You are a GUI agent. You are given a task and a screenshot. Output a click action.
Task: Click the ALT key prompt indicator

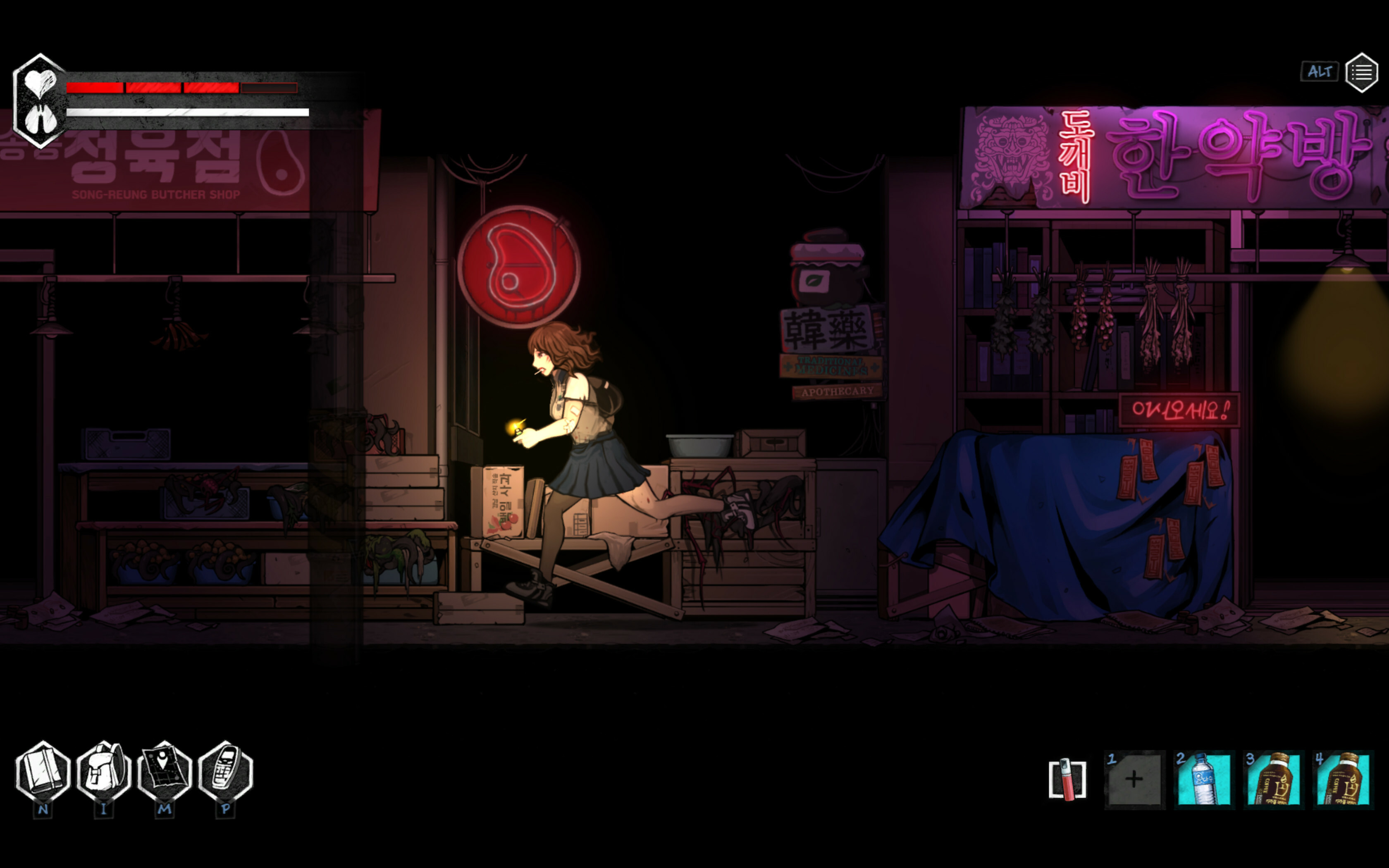point(1320,72)
